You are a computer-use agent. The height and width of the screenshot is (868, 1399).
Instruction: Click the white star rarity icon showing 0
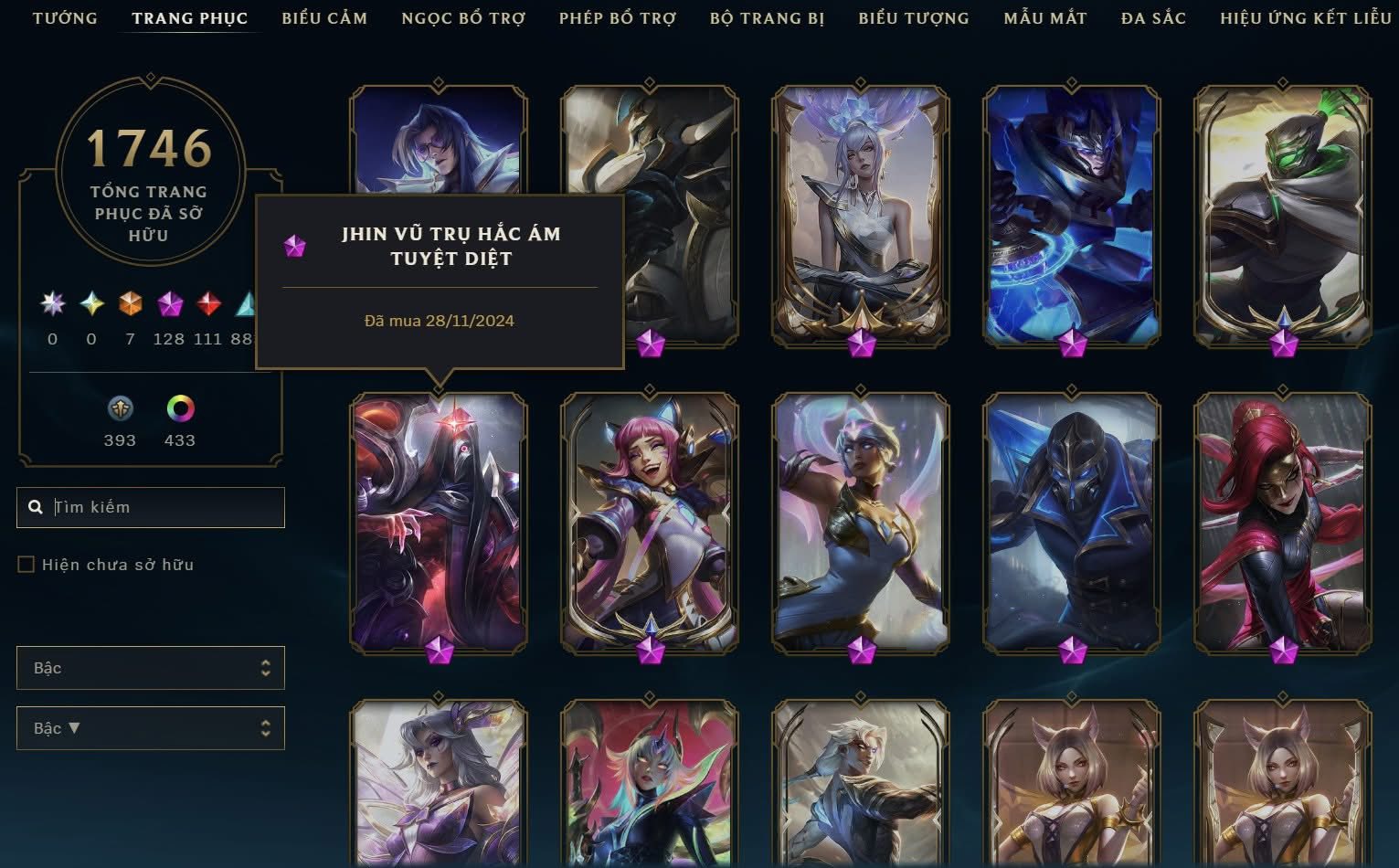[52, 304]
